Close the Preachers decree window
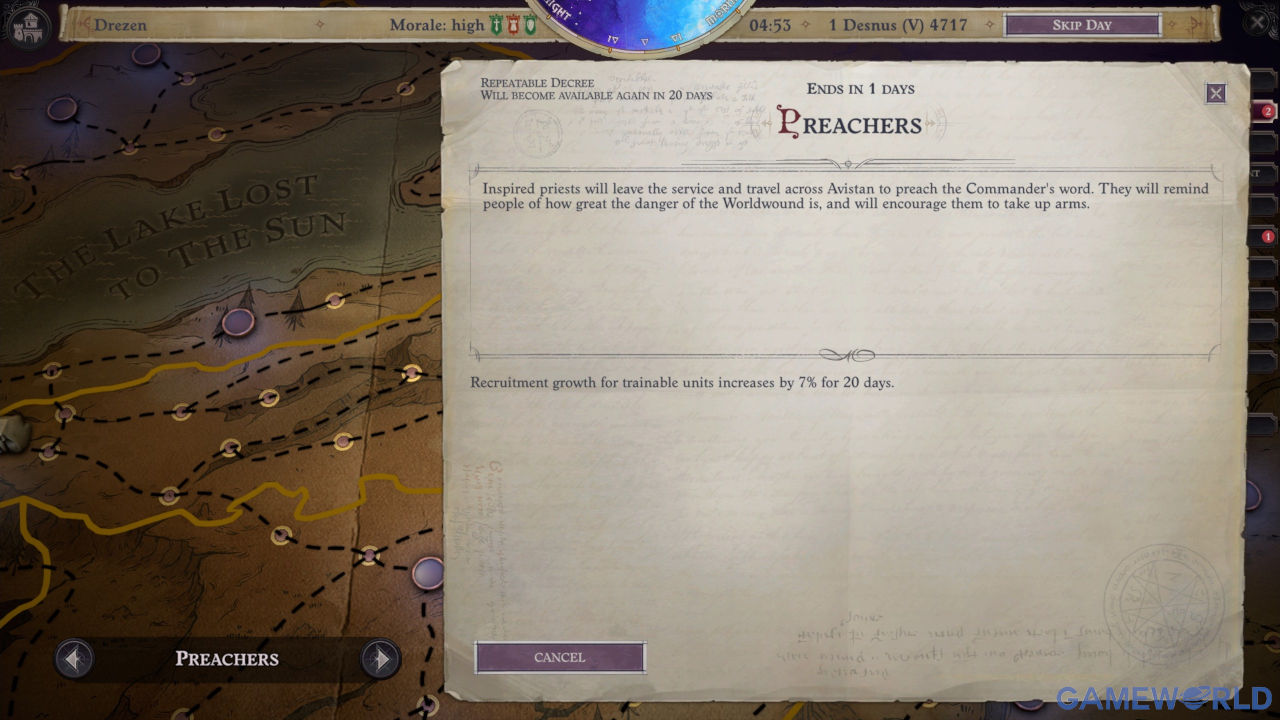The height and width of the screenshot is (720, 1280). [1216, 92]
